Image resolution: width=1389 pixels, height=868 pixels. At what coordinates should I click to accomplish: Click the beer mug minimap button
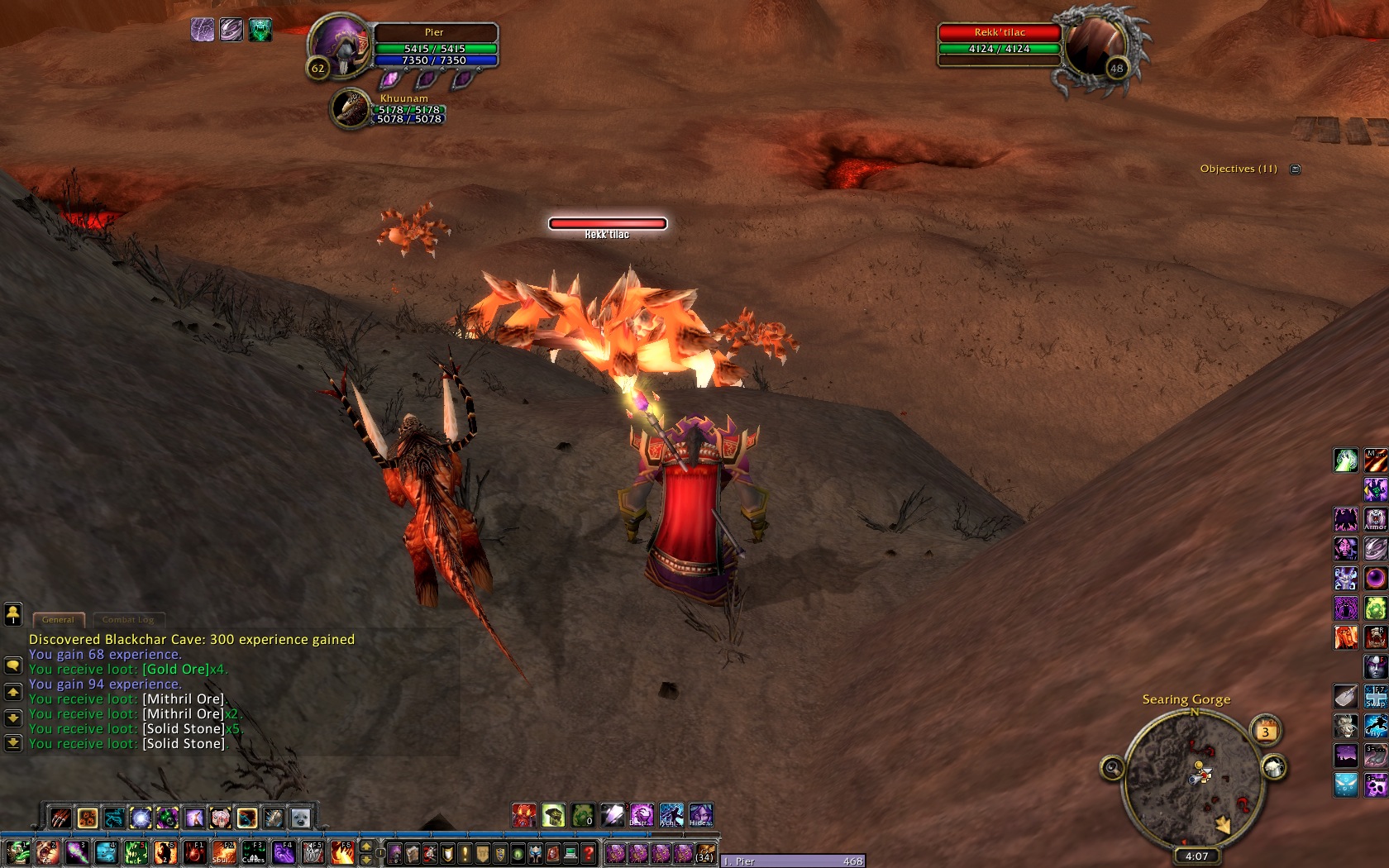(x=1274, y=768)
